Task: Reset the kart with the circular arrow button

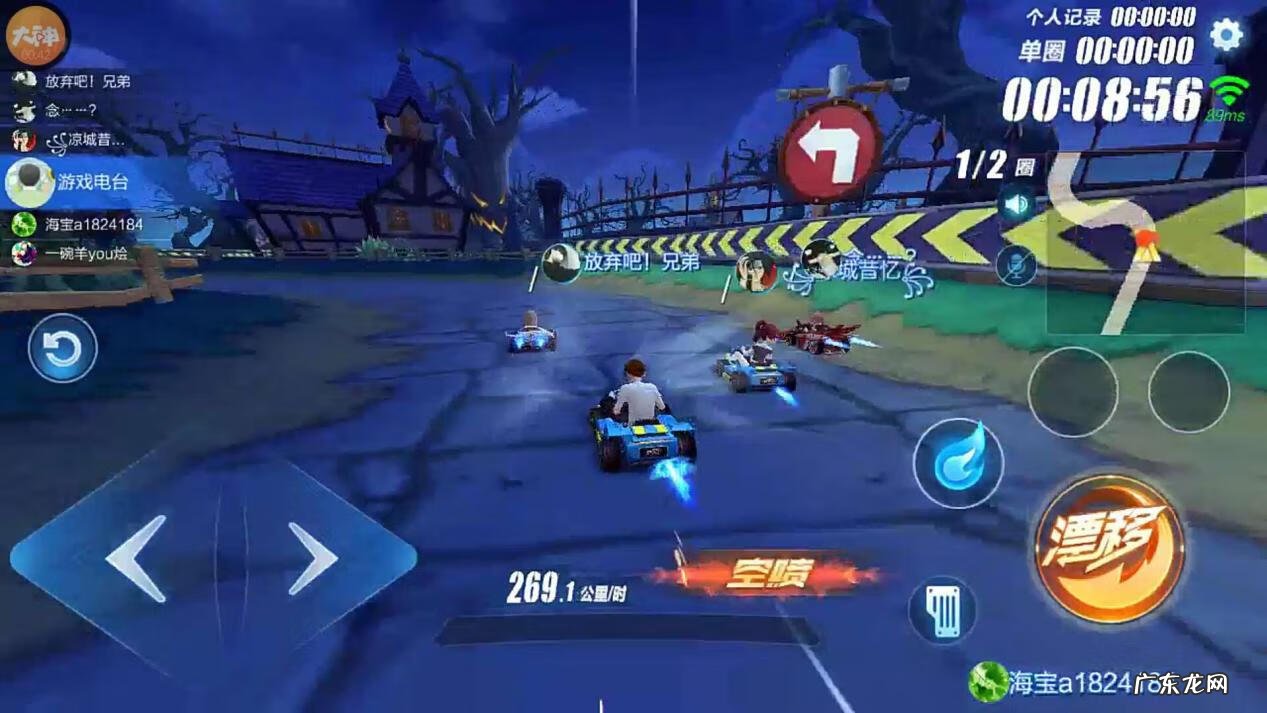Action: tap(62, 348)
